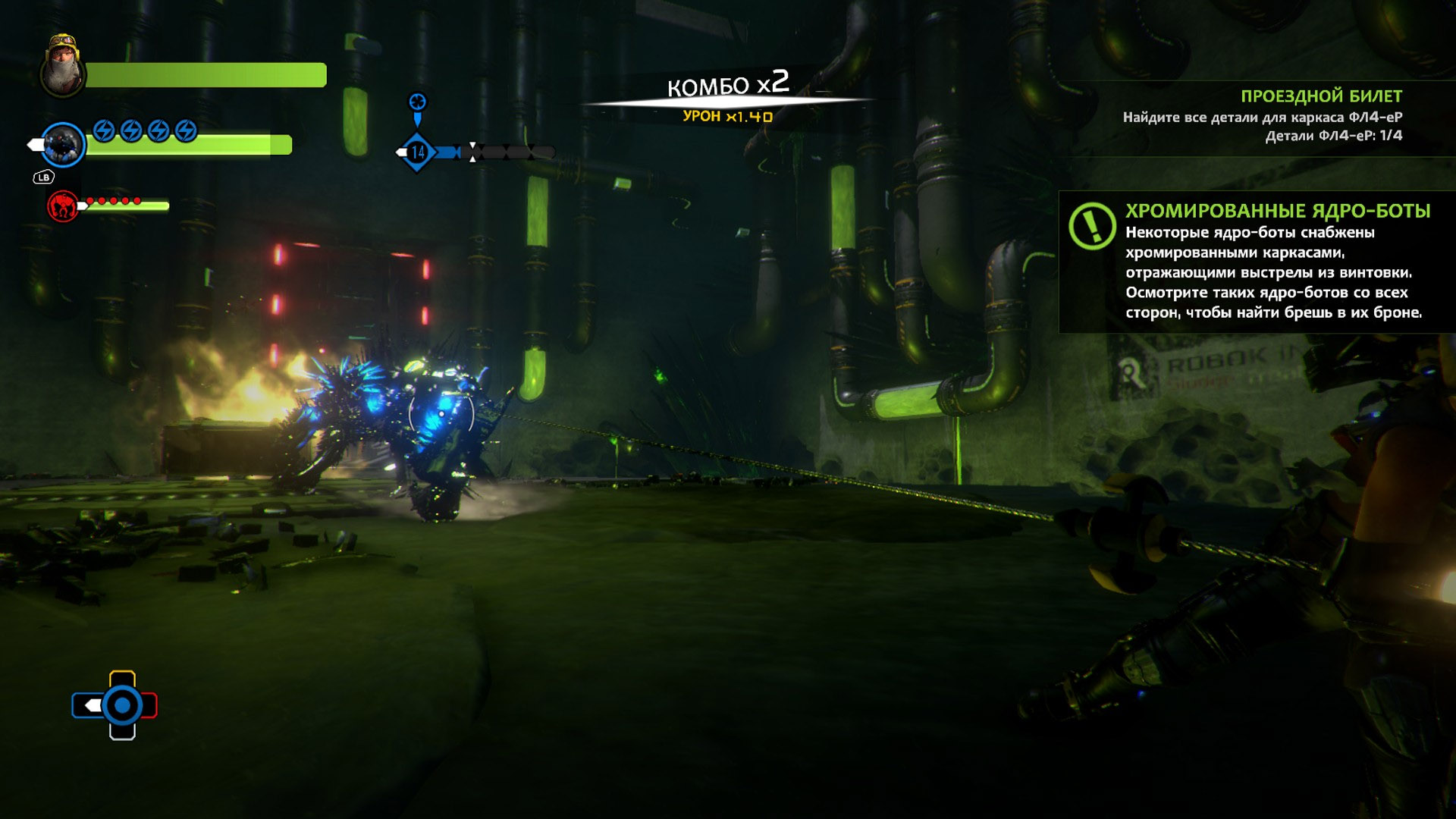
Task: Select the blue center of the ammo color selector
Action: click(121, 706)
